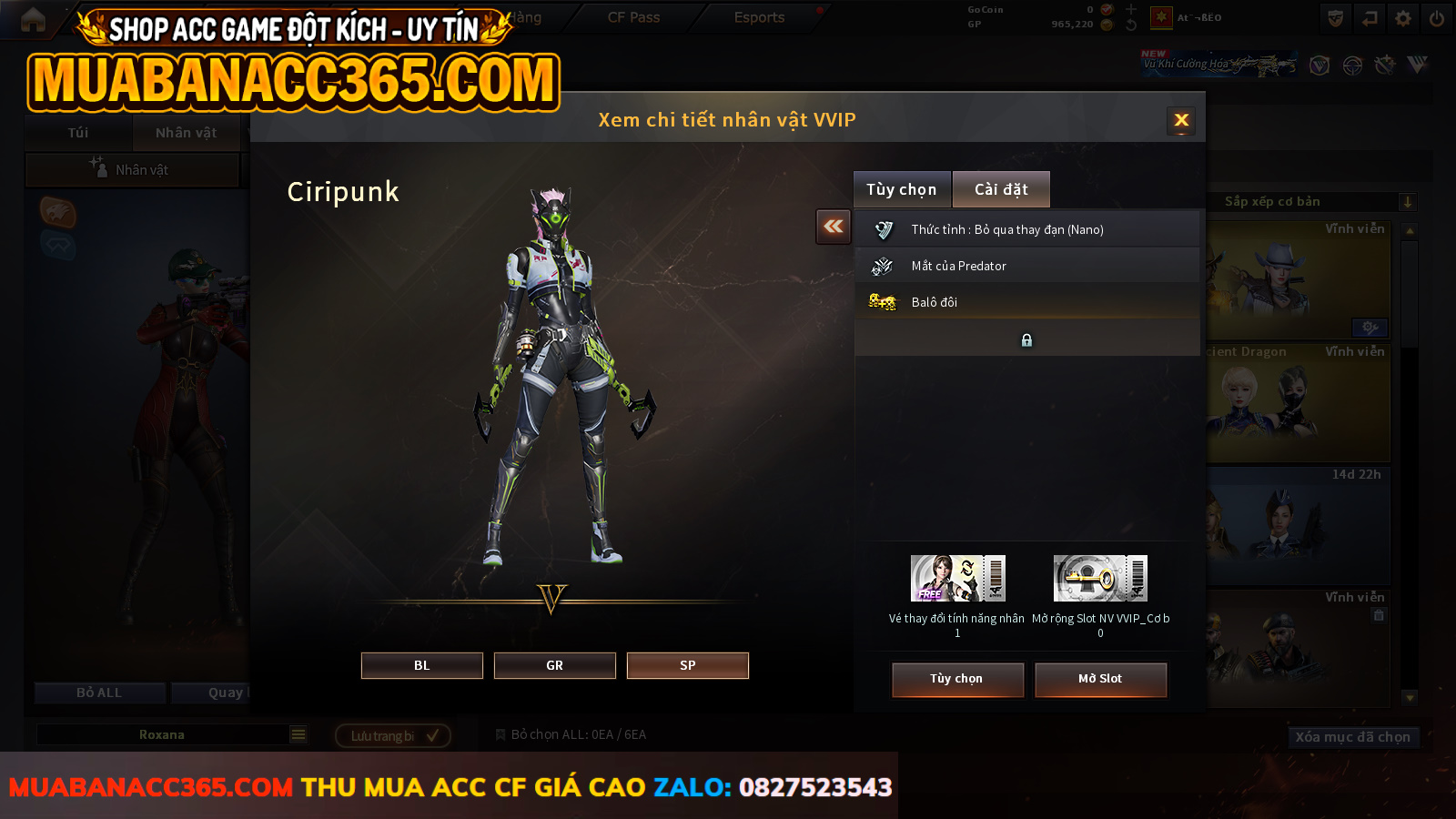This screenshot has height=819, width=1456.
Task: Click the bottom Tùy chọn button
Action: (956, 679)
